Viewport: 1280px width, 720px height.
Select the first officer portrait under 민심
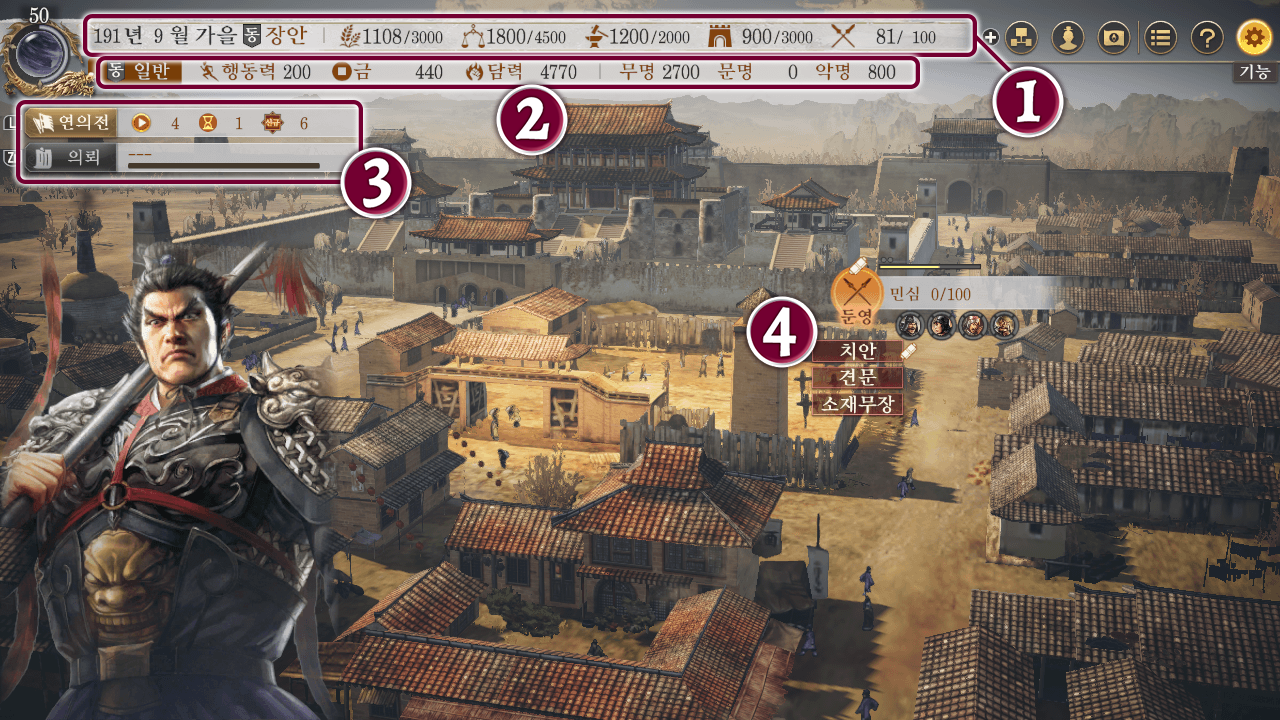(x=909, y=325)
